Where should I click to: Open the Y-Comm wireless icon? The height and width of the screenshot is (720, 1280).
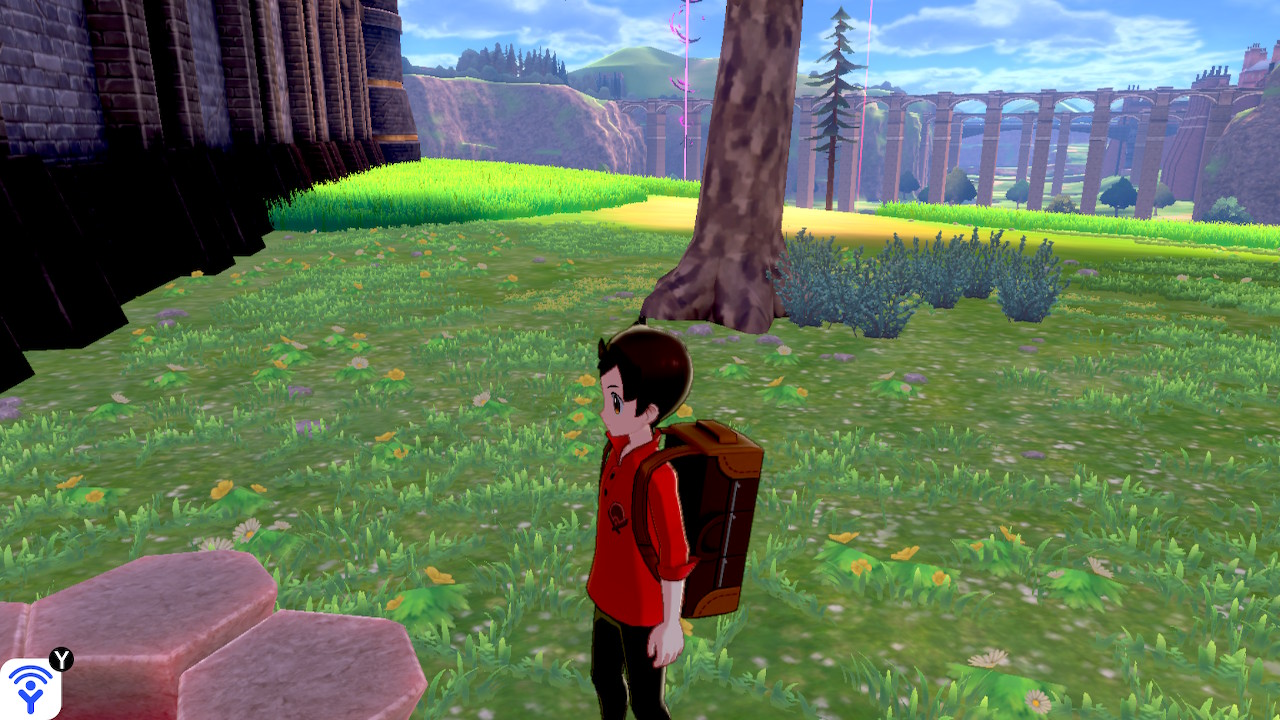point(30,688)
